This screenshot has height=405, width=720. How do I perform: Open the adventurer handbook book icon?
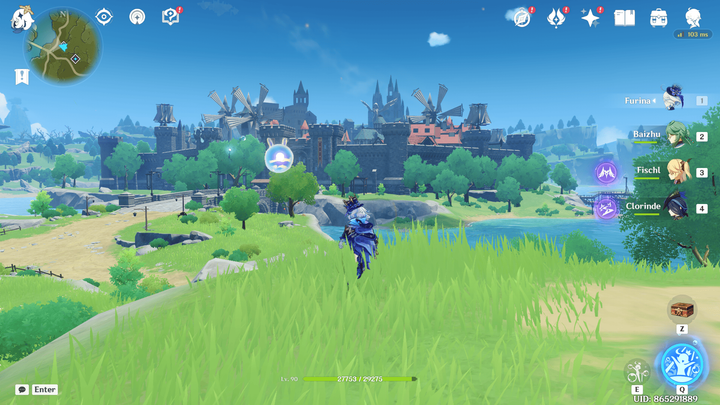[624, 17]
